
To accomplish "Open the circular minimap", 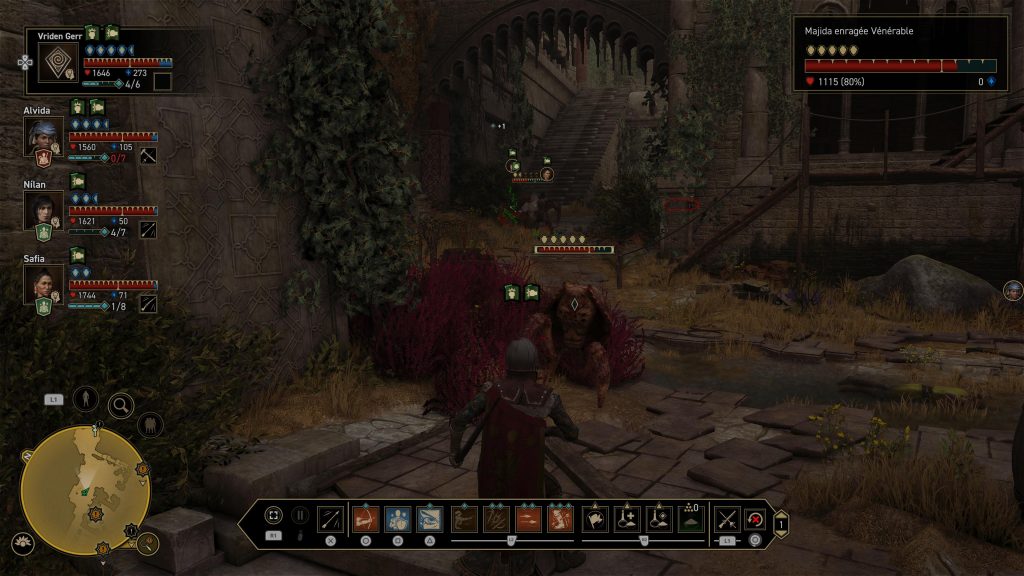I will point(85,489).
